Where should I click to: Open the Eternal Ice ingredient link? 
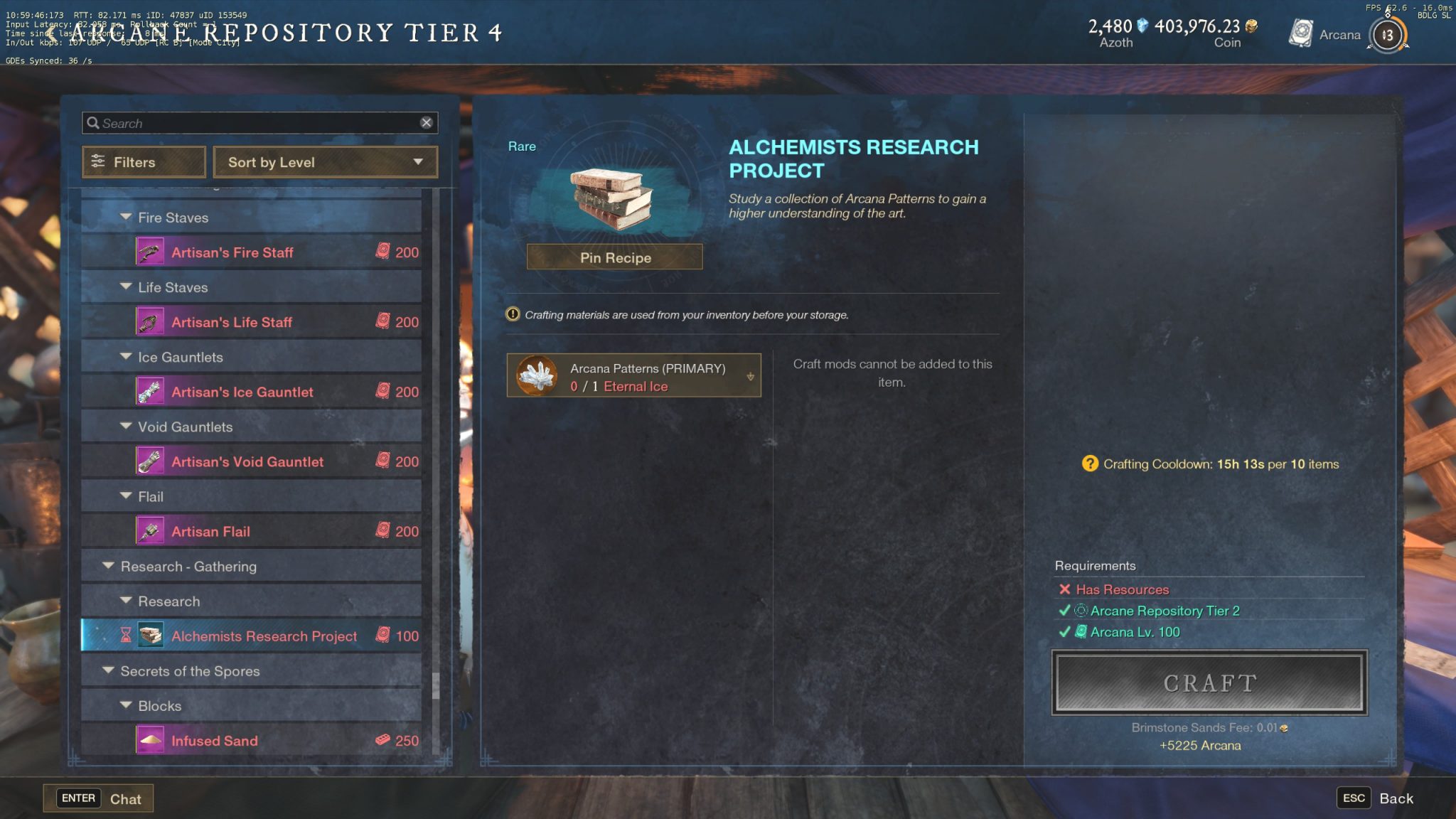(635, 386)
